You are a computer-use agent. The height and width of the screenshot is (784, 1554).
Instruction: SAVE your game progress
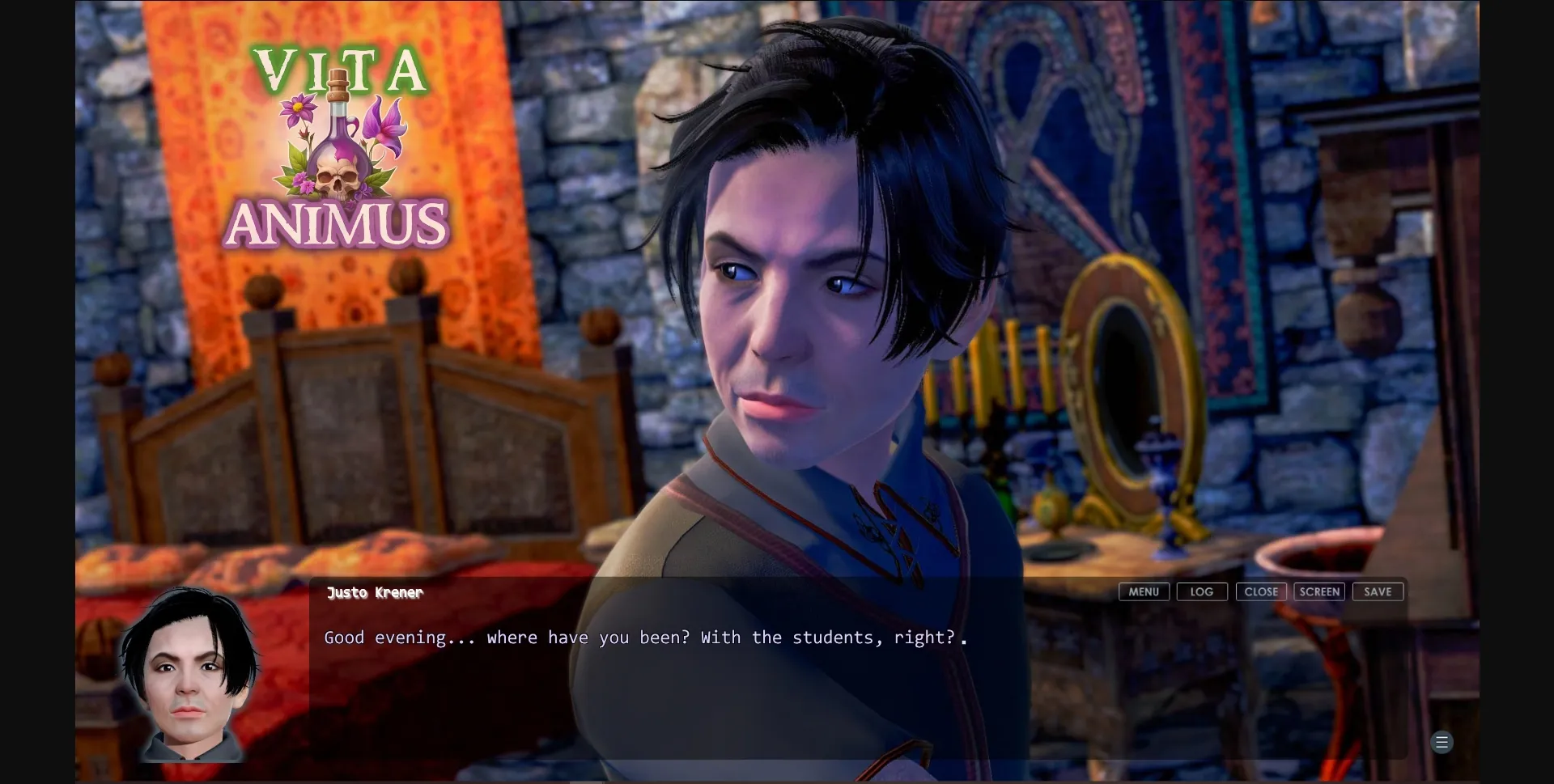1378,591
